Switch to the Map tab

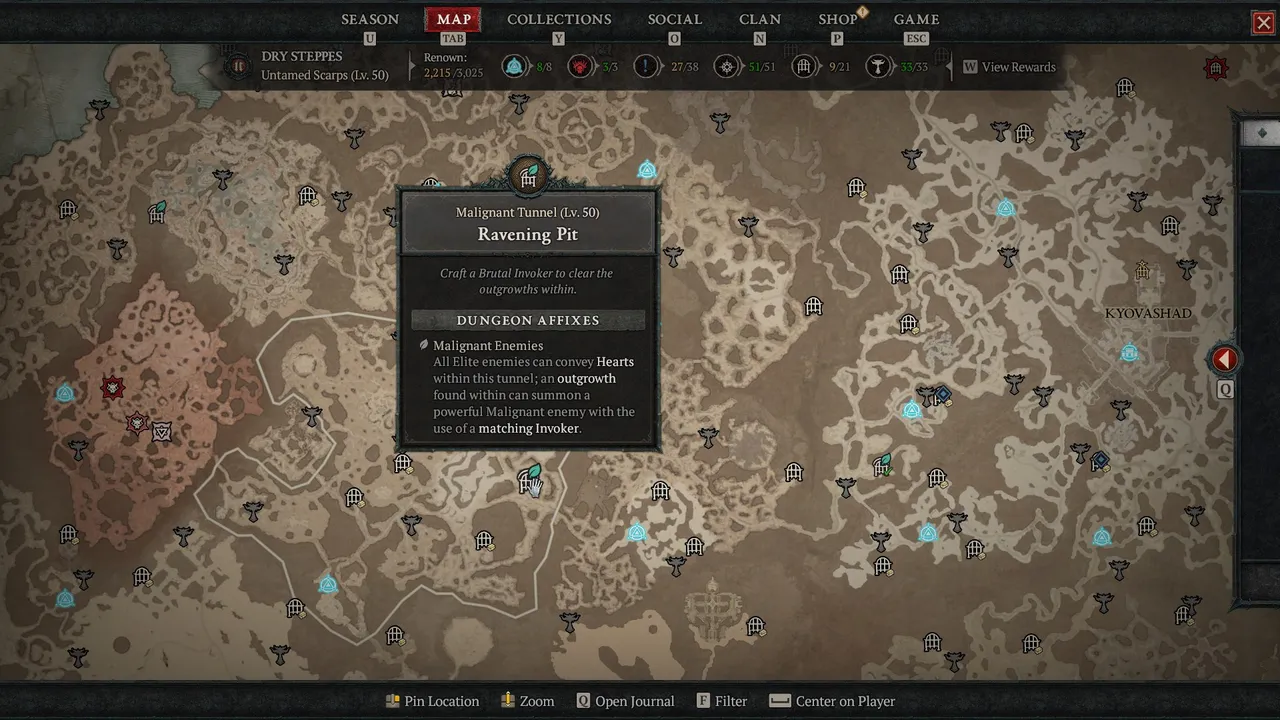coord(453,19)
